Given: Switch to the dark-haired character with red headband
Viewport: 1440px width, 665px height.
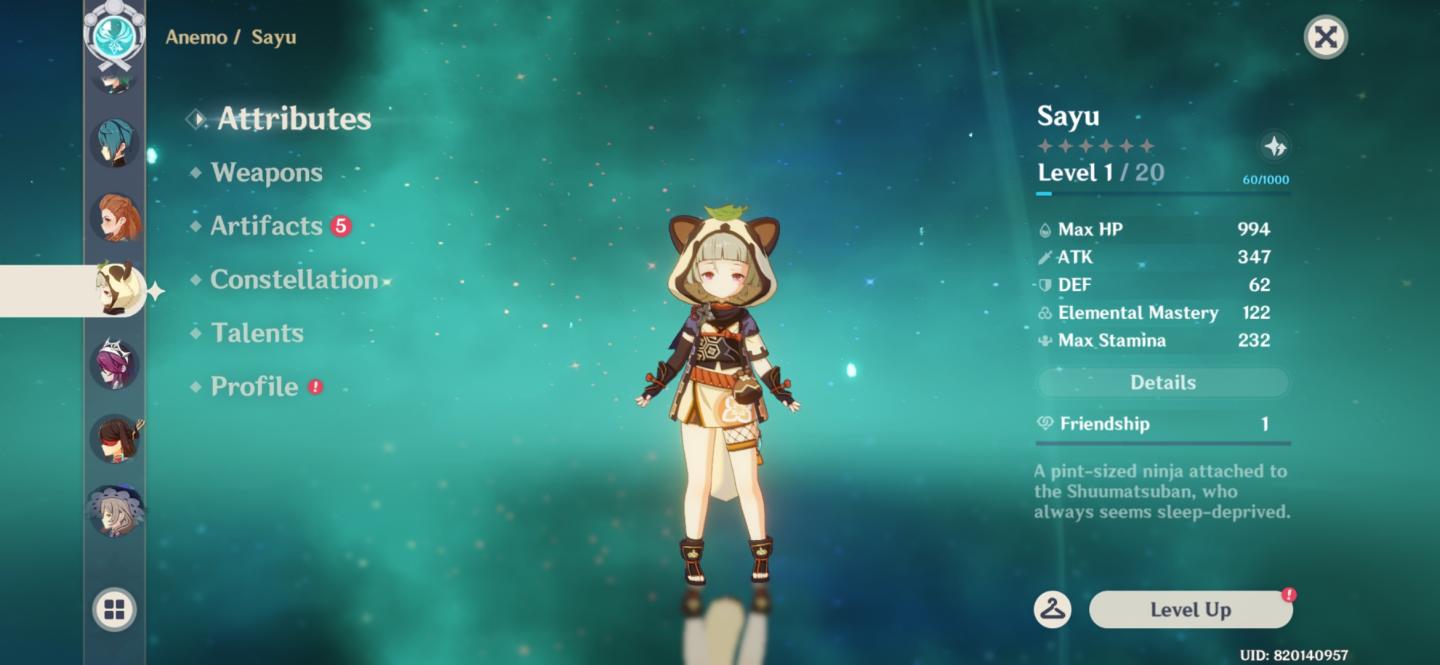Looking at the screenshot, I should click(115, 438).
